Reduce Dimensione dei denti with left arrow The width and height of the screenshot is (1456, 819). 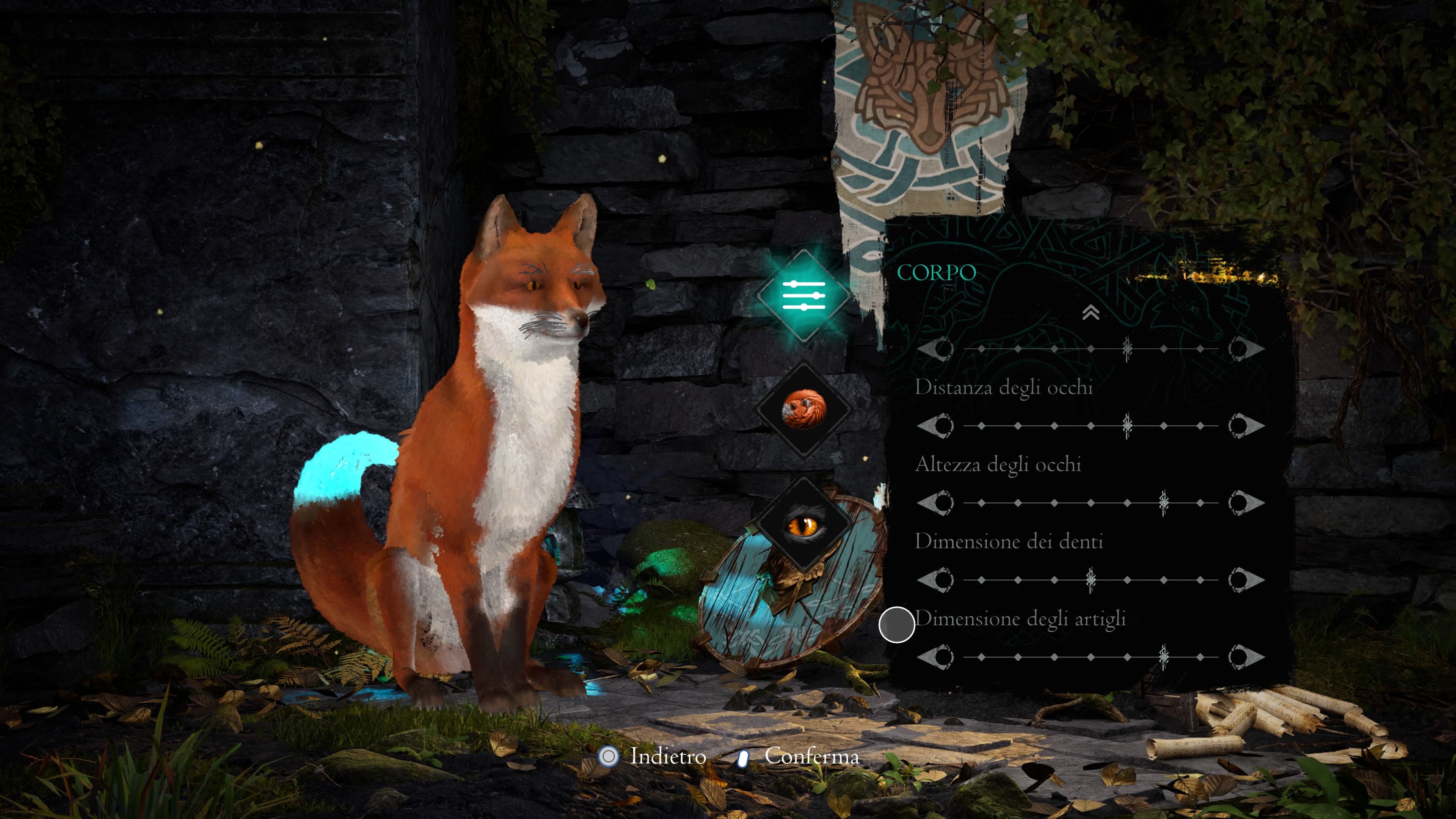935,580
